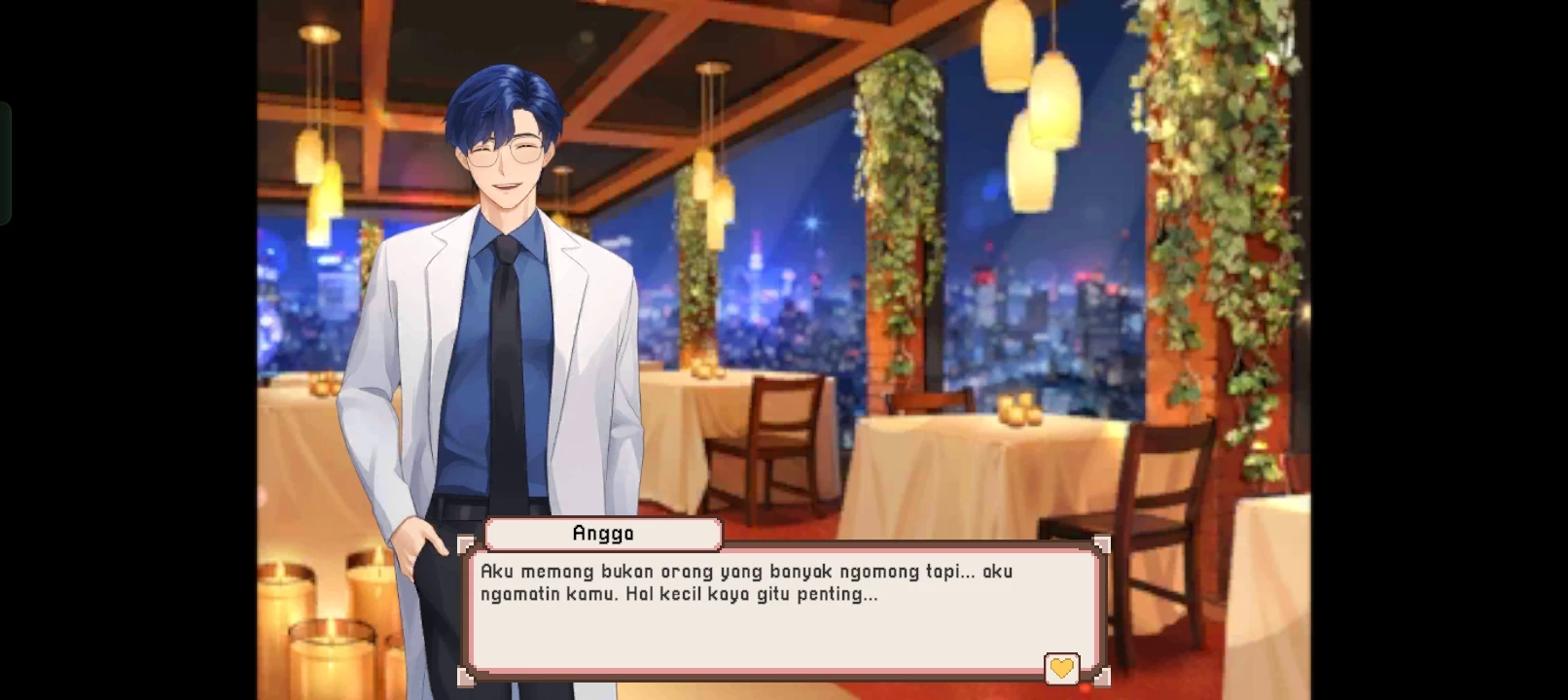
Task: Click the heart icon in the dialogue box
Action: (x=1061, y=668)
